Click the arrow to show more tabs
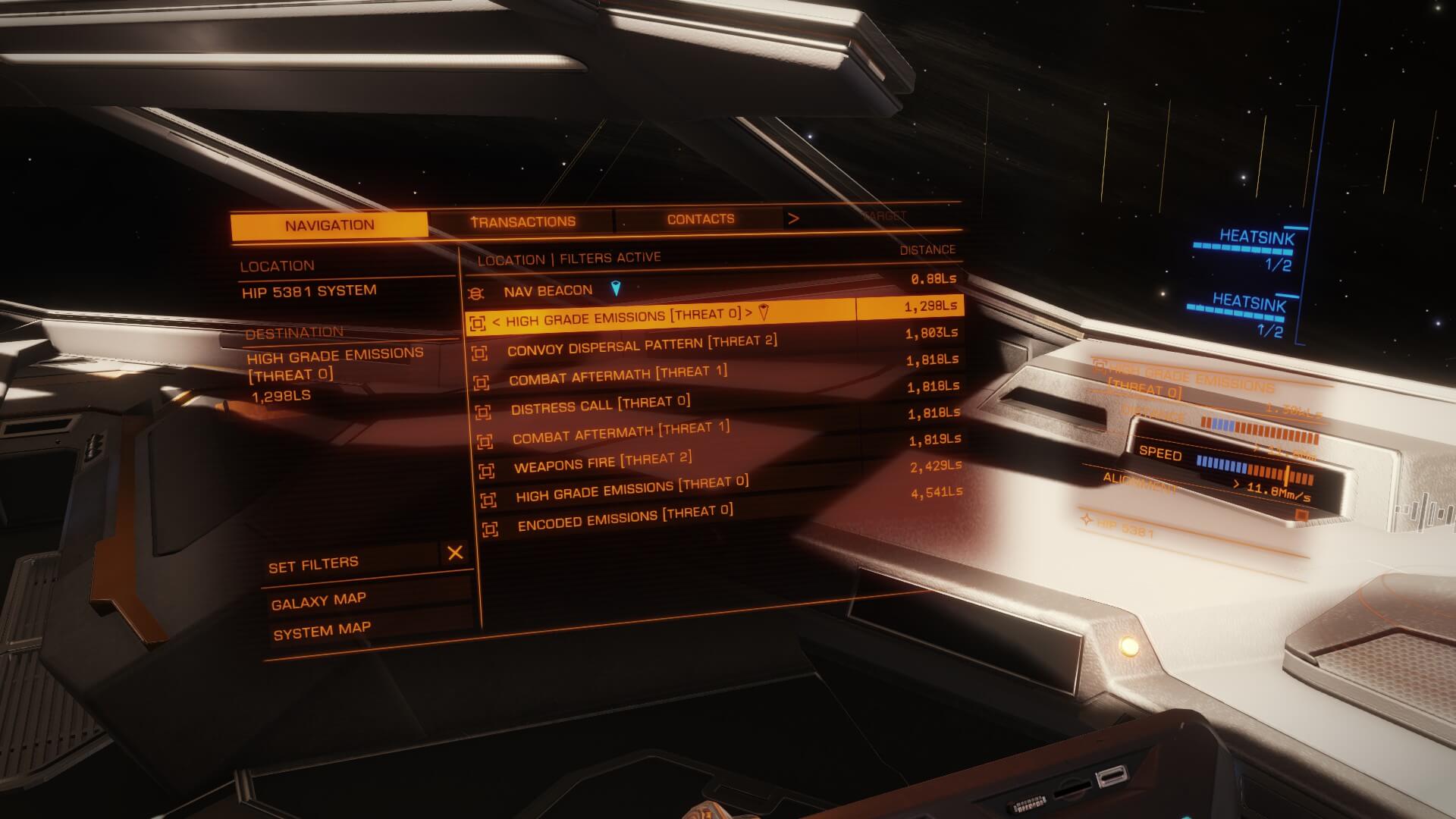 tap(793, 218)
